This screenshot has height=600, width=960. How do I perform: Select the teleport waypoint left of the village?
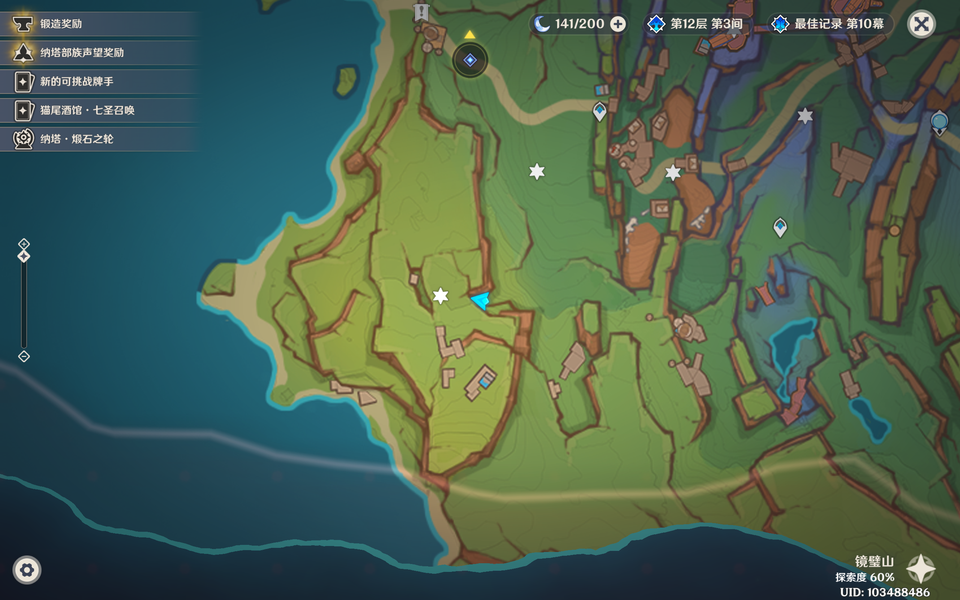click(600, 112)
